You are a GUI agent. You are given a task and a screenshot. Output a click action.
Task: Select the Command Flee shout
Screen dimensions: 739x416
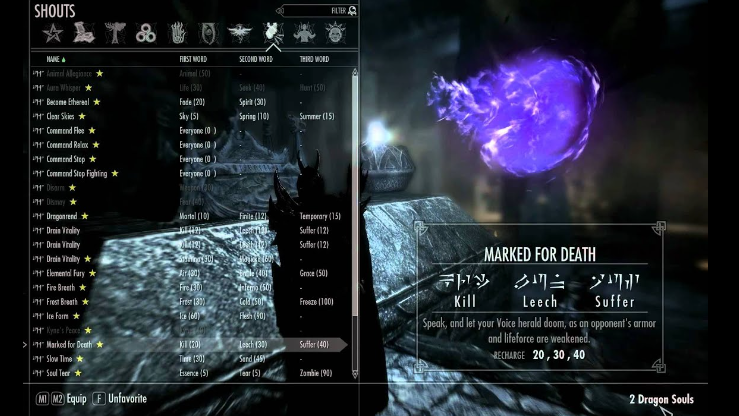(x=65, y=130)
